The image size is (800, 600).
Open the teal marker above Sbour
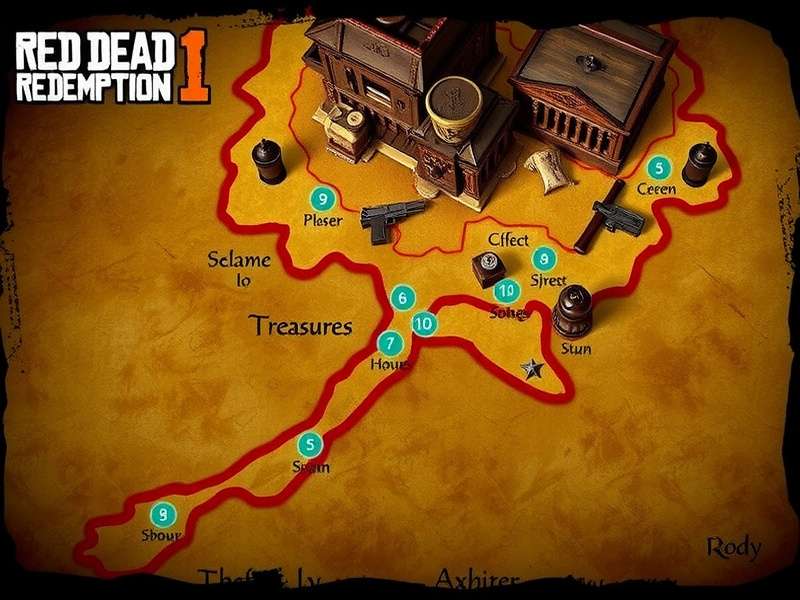click(x=161, y=514)
